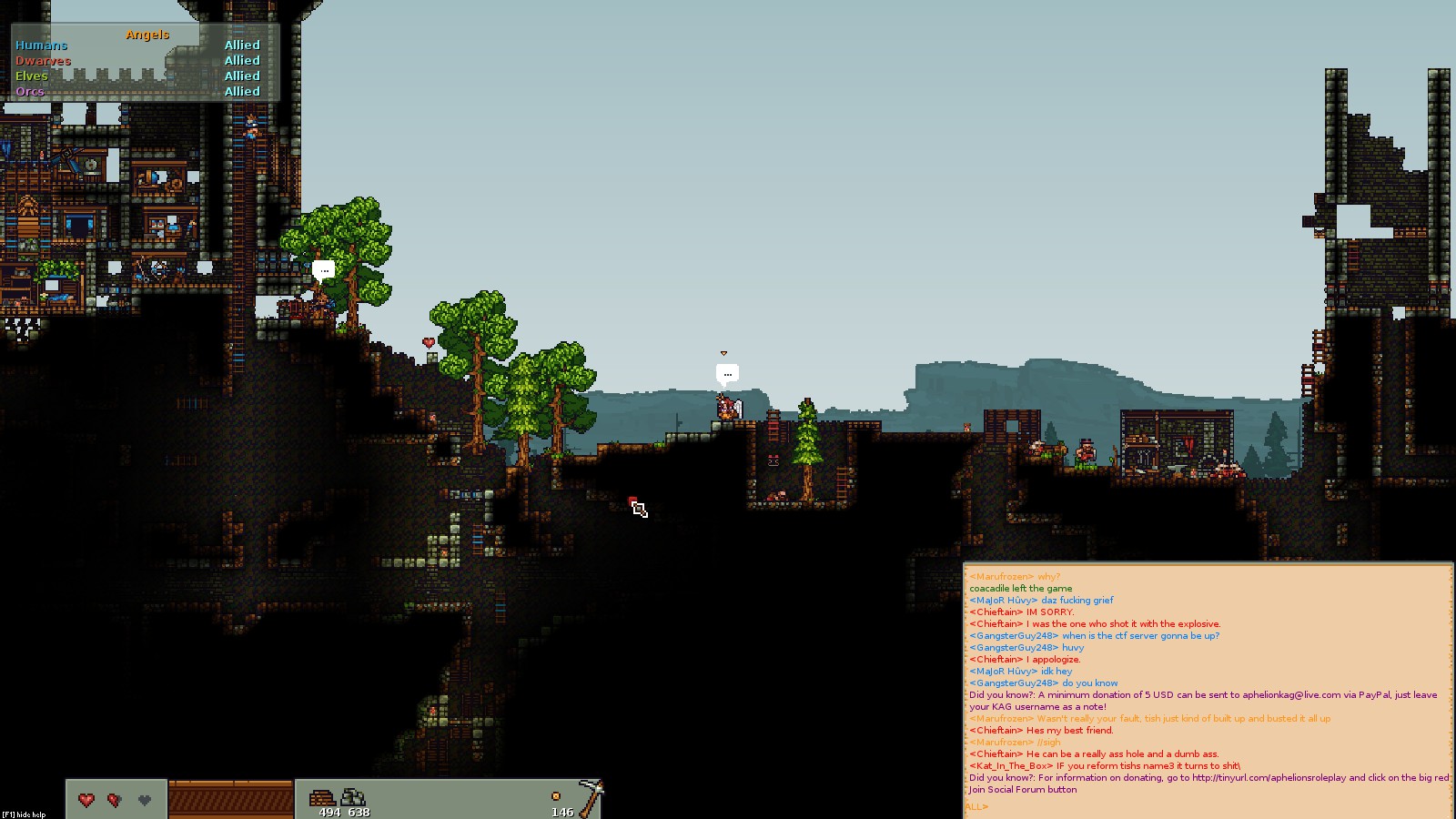Viewport: 1456px width, 819px height.
Task: Select the wood logs resource icon
Action: click(322, 797)
